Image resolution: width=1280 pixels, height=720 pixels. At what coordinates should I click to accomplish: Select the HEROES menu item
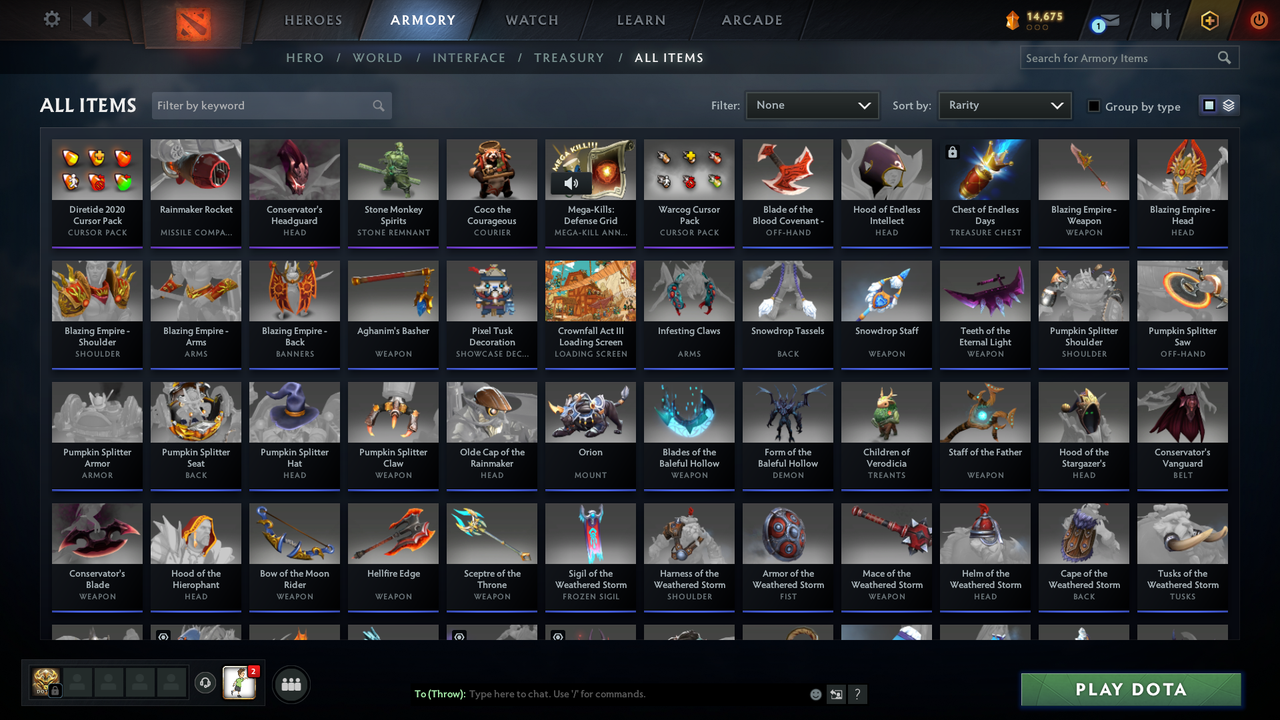[x=313, y=20]
